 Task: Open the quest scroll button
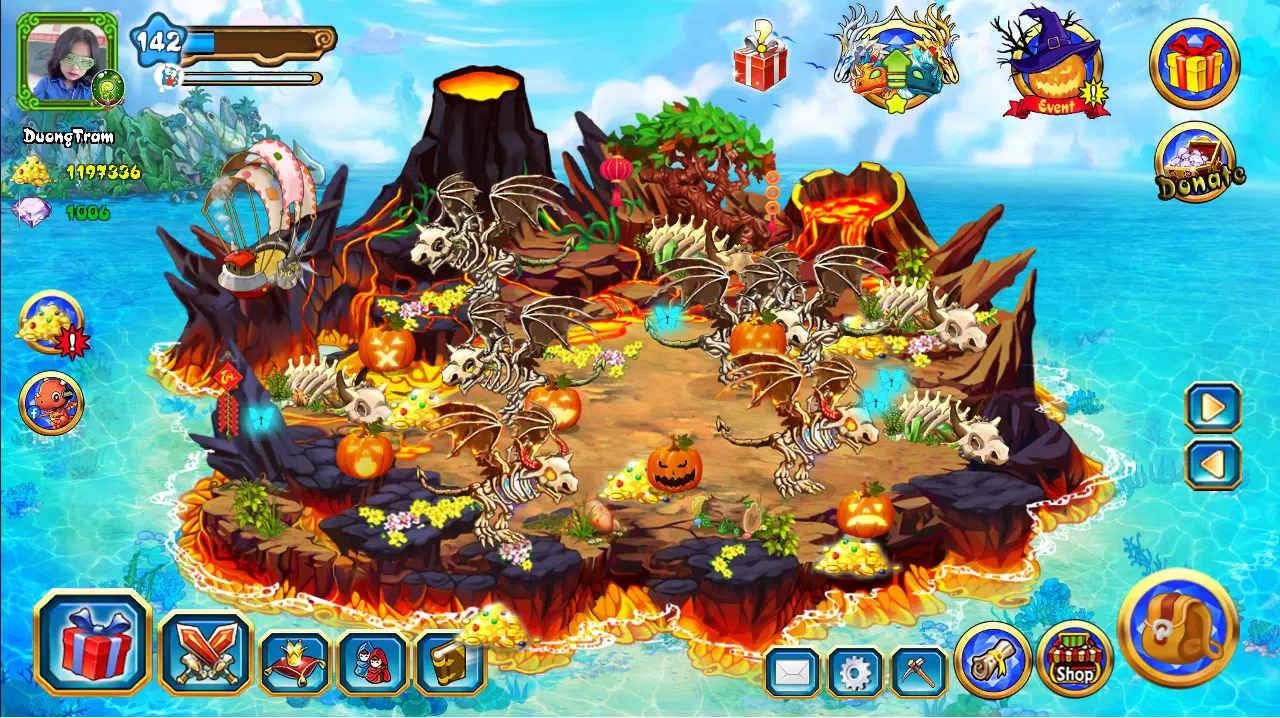tap(992, 660)
